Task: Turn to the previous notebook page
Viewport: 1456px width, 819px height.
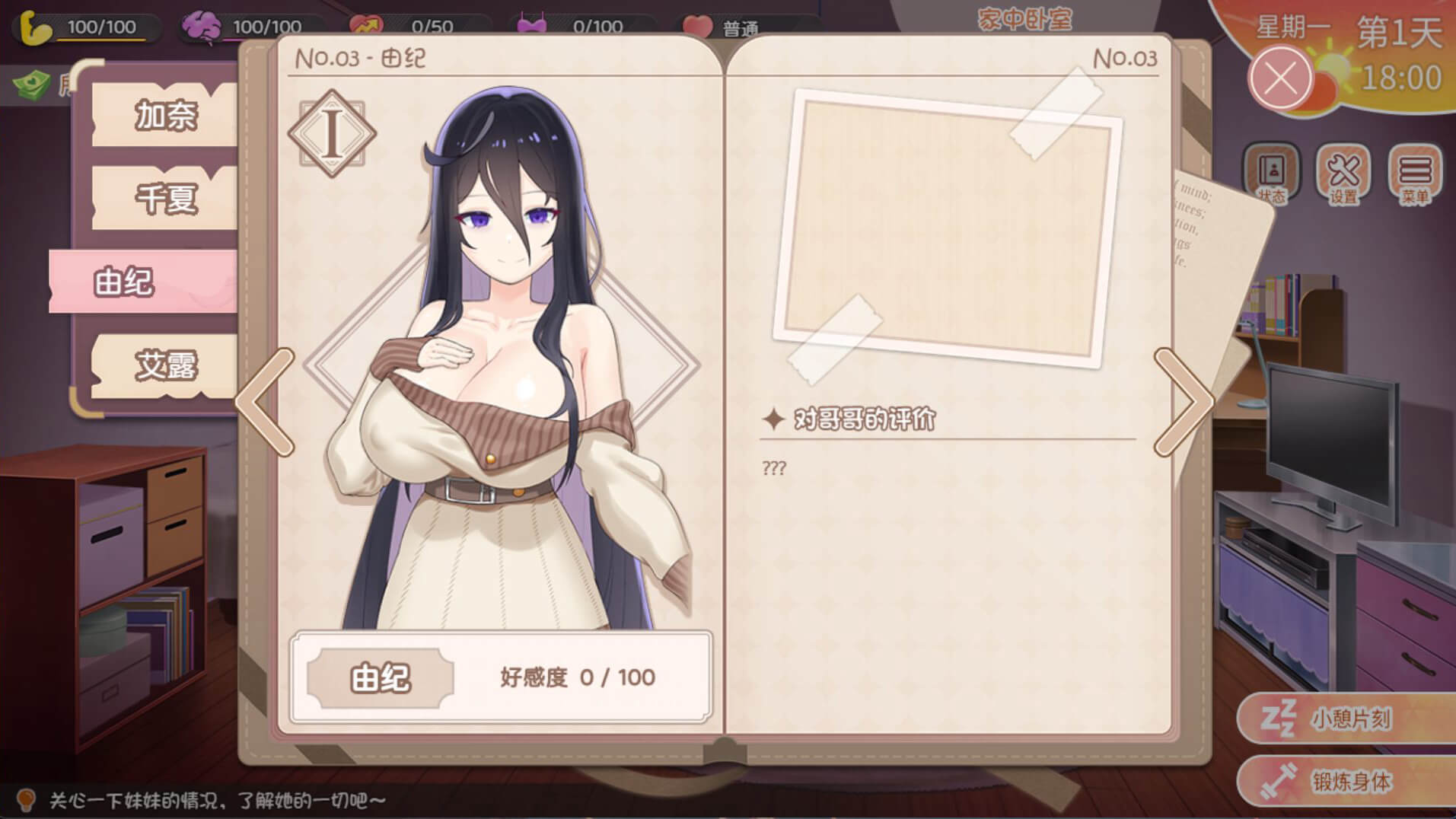Action: (x=266, y=402)
